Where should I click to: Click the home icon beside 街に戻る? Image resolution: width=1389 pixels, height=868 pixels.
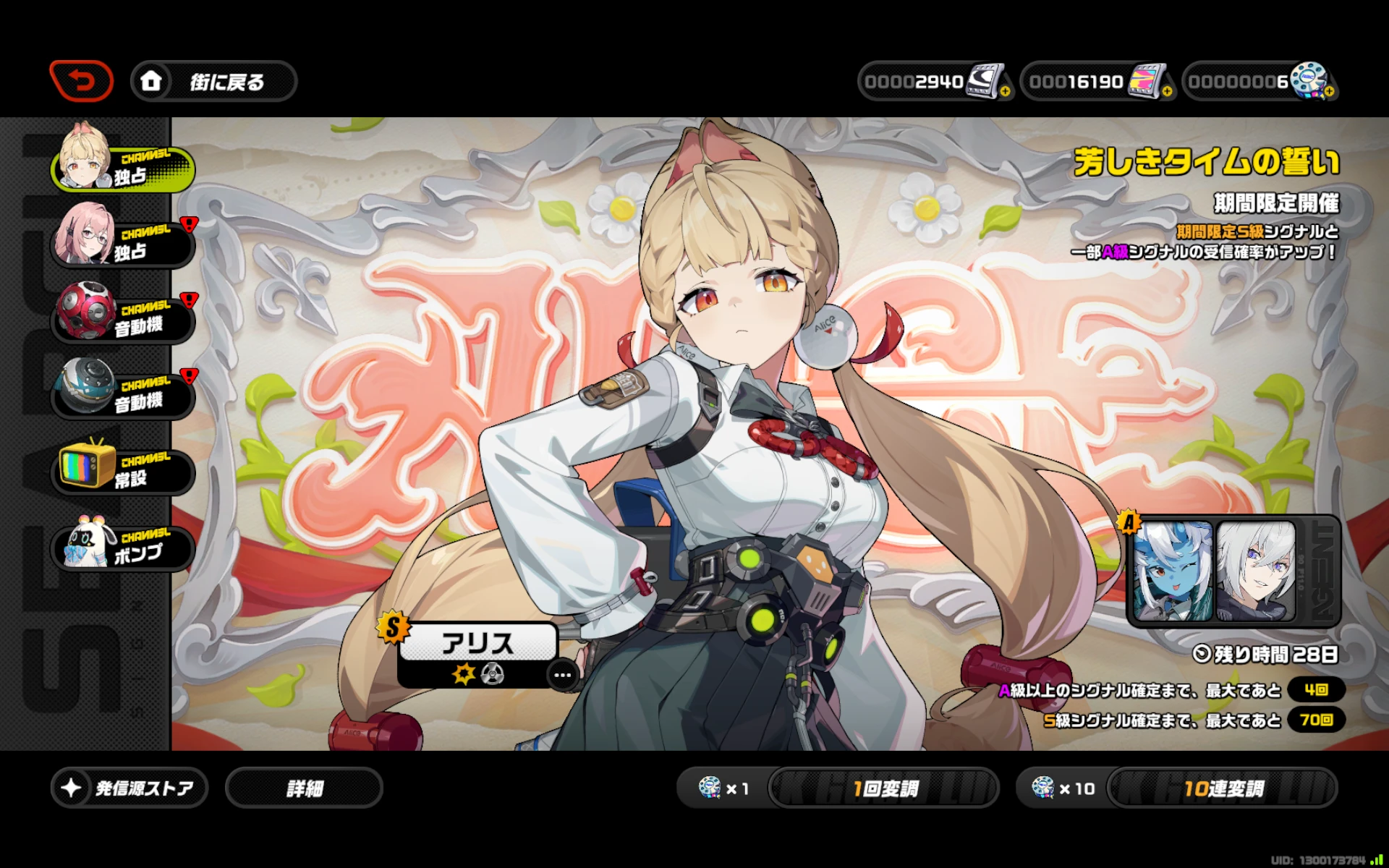pyautogui.click(x=151, y=82)
